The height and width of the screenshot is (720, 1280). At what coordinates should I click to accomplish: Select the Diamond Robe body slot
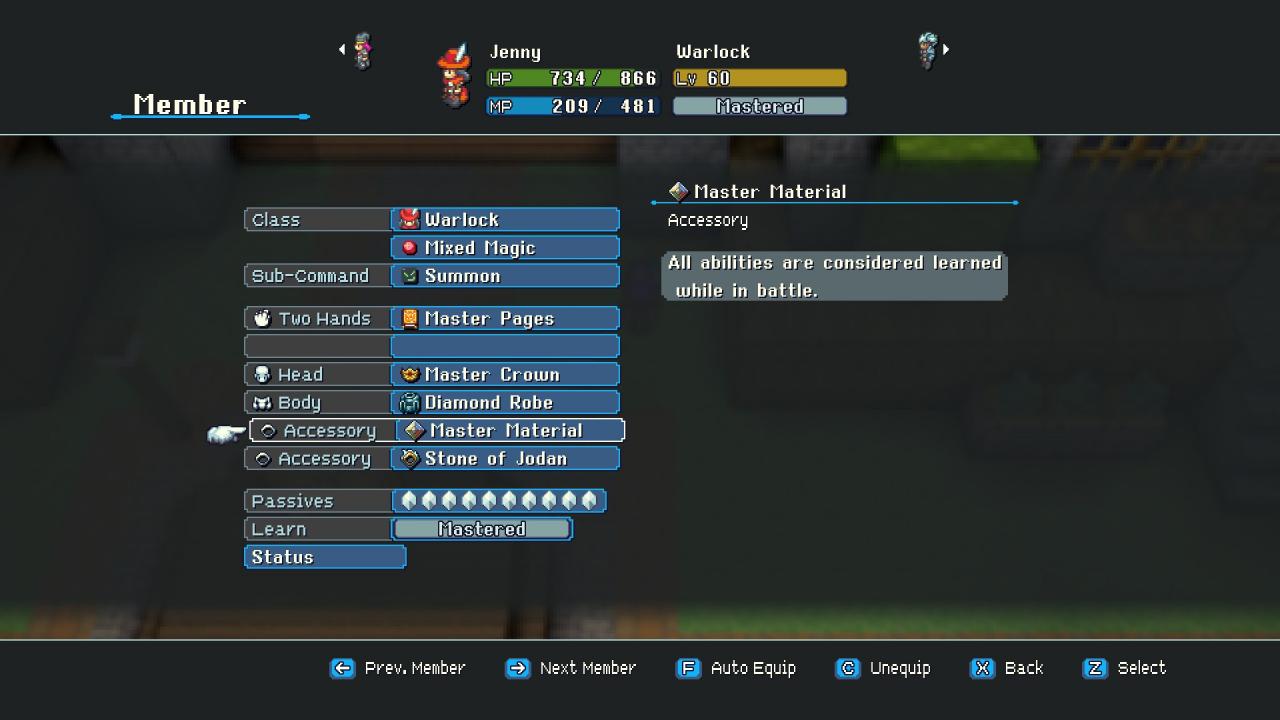505,403
